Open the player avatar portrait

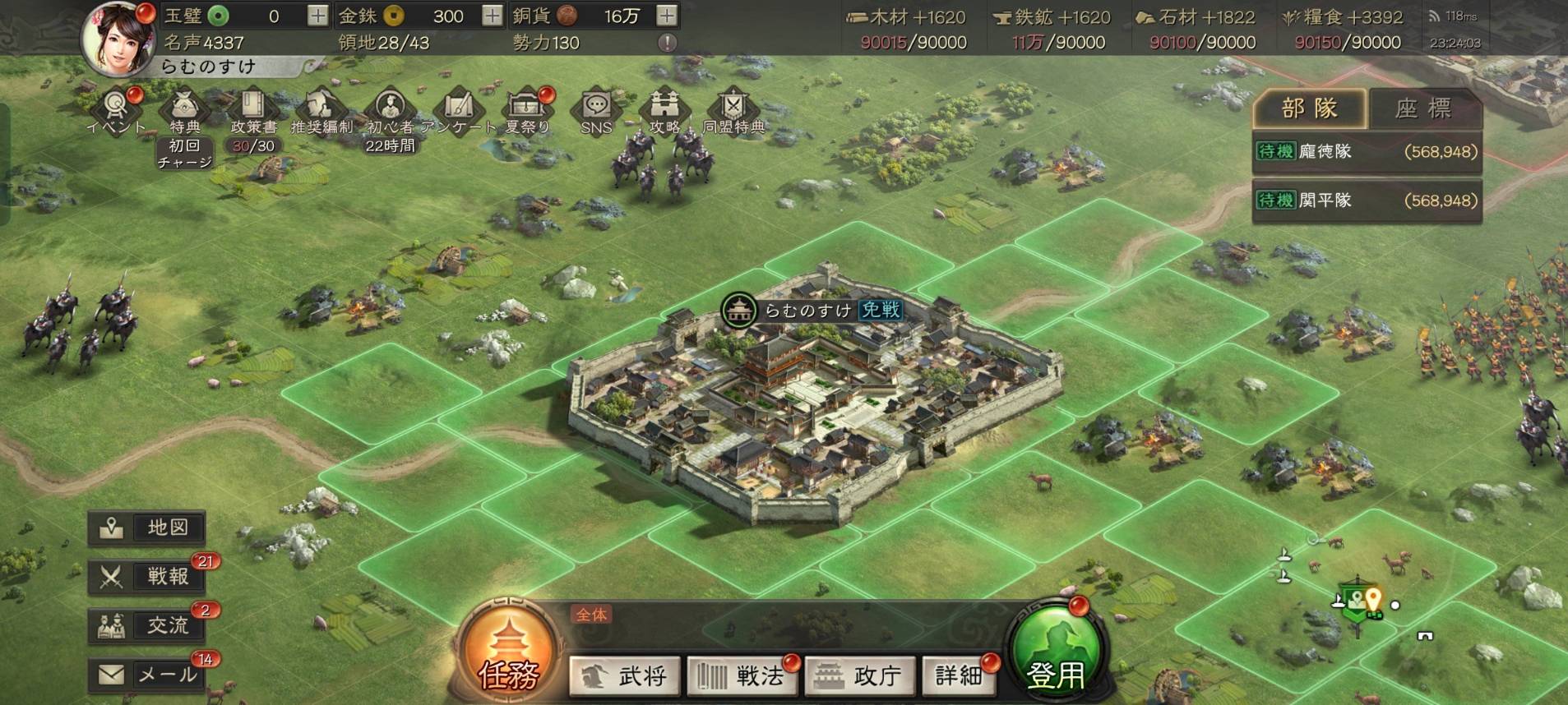coord(119,39)
